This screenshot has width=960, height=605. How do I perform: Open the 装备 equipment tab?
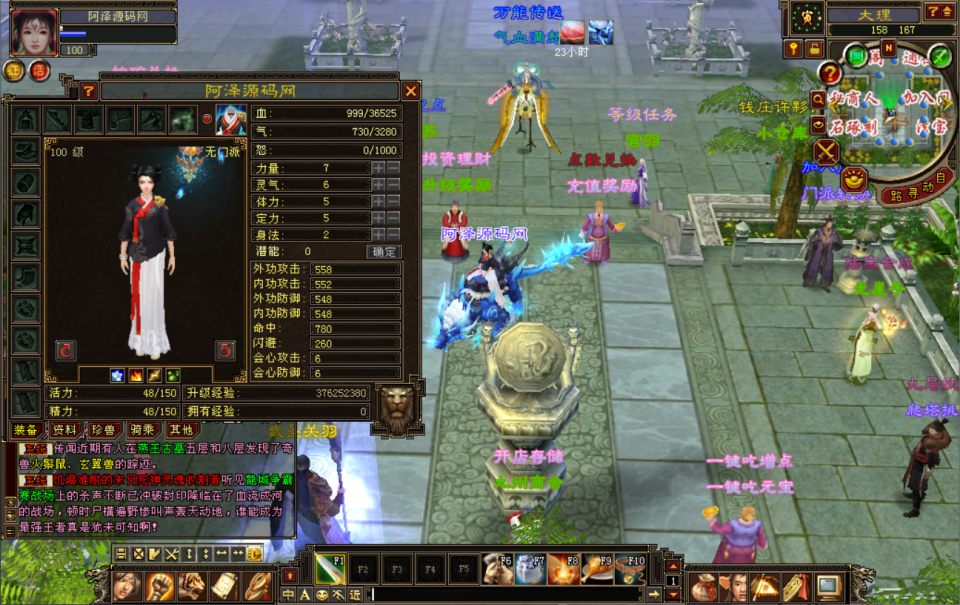click(x=25, y=428)
